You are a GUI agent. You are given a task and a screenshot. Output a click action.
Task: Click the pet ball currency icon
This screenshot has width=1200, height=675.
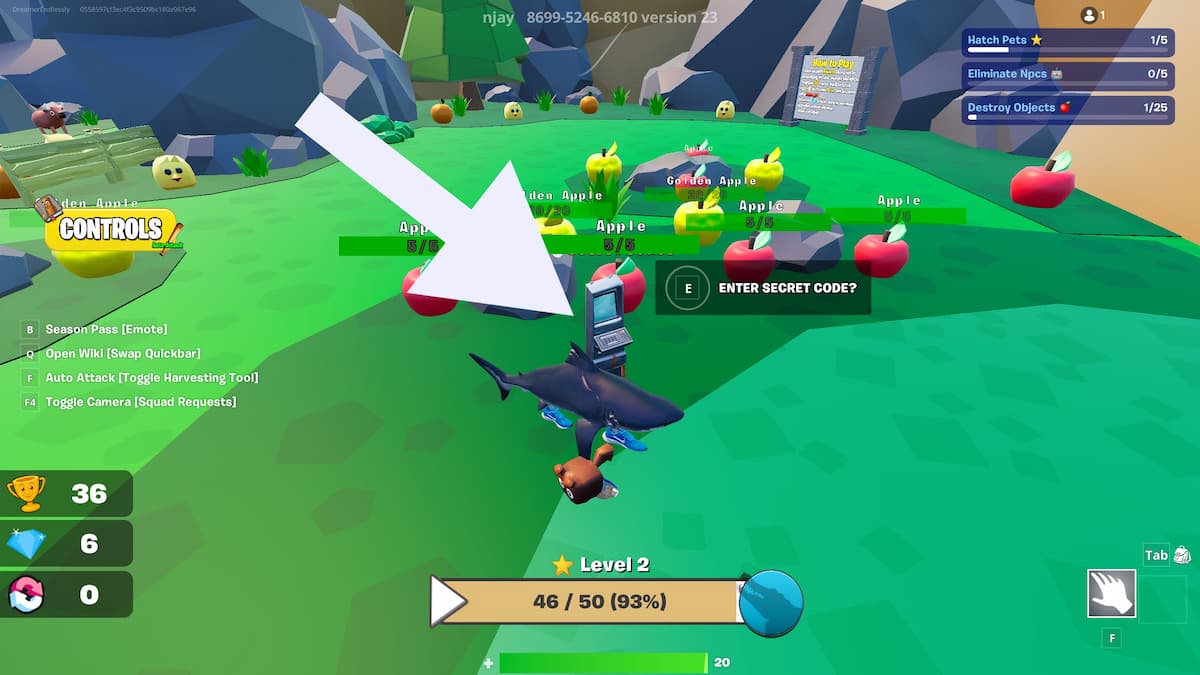click(x=26, y=594)
